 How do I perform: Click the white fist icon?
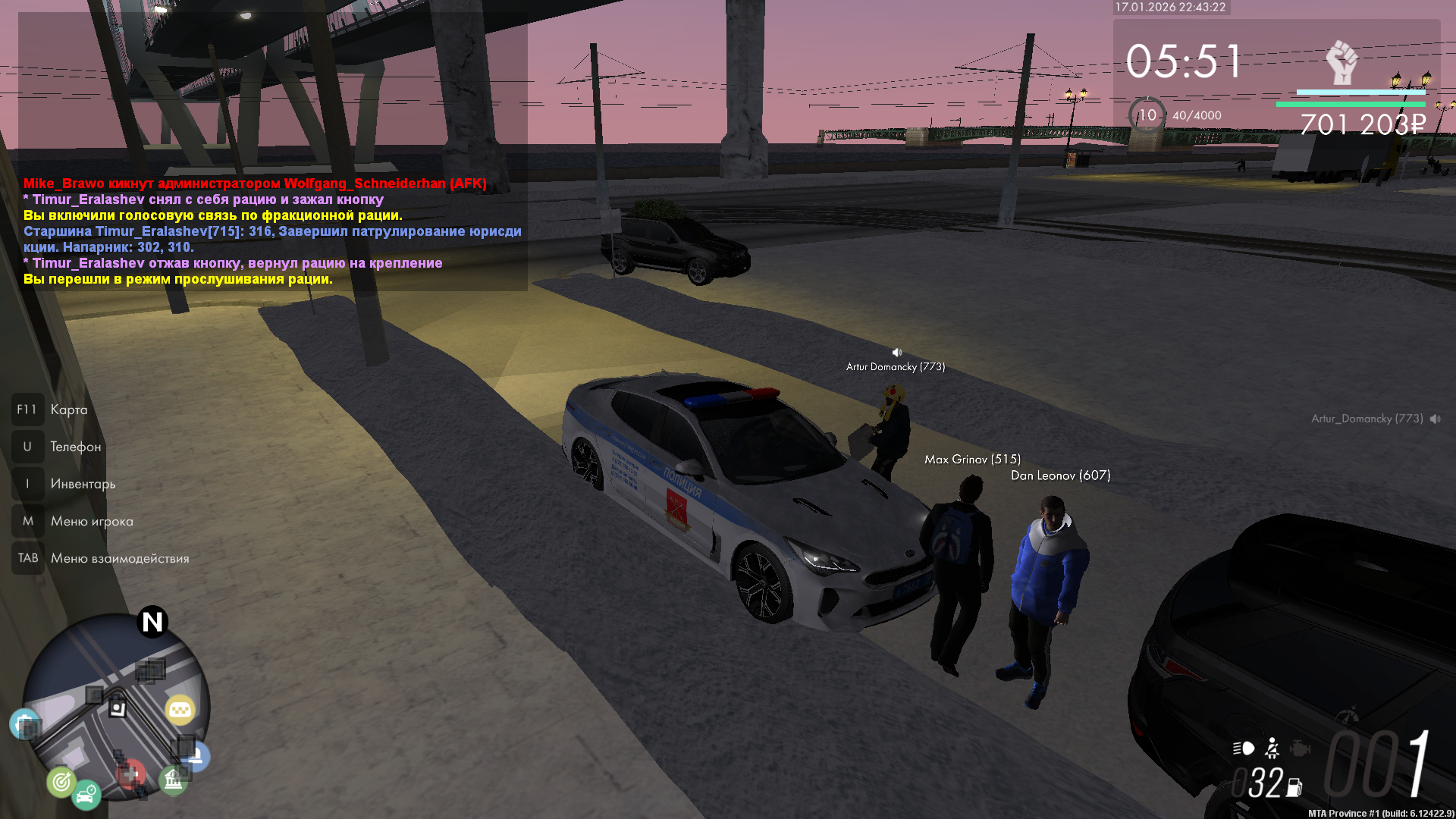click(1341, 62)
